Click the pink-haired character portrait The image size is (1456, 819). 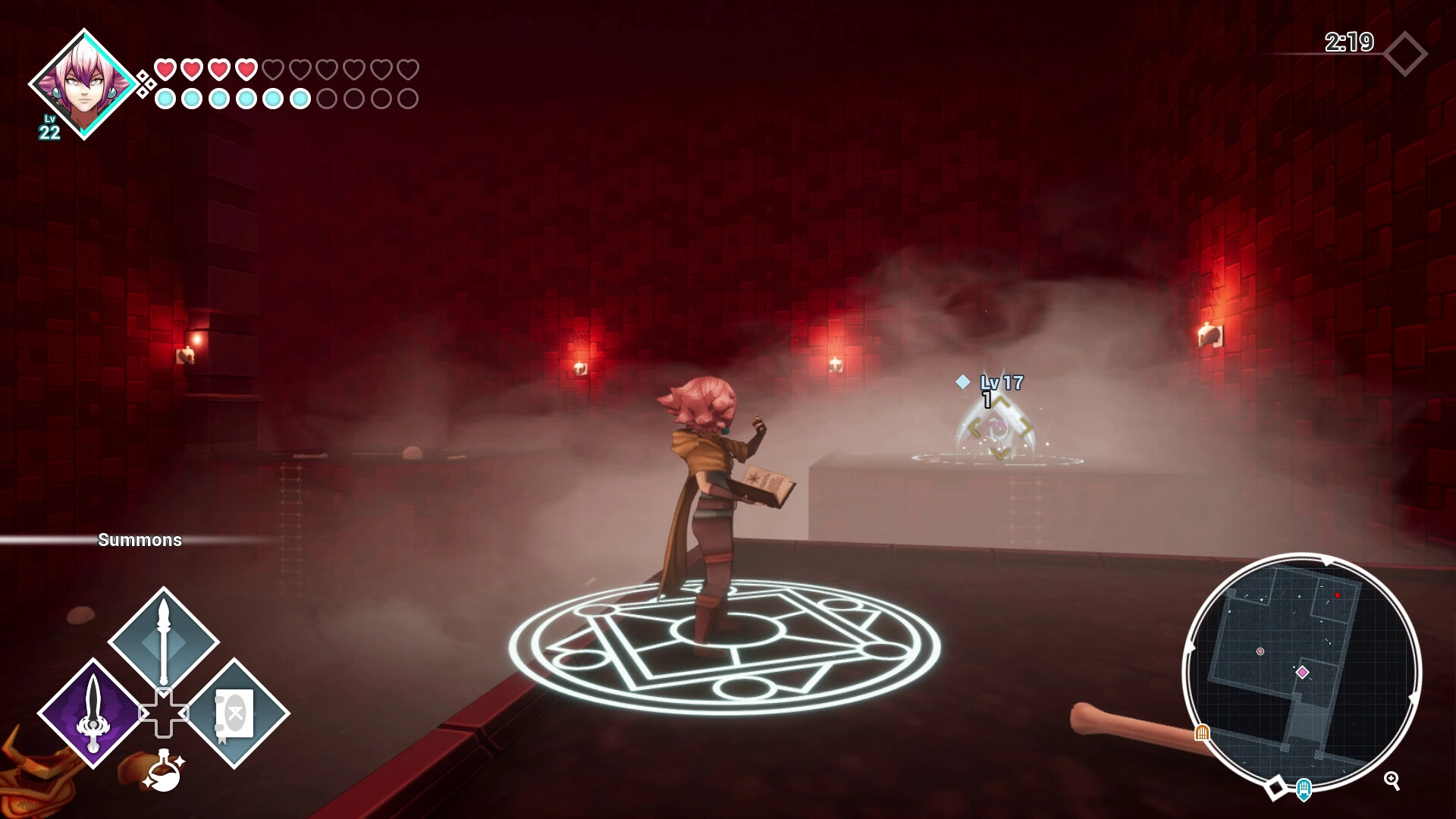[x=83, y=83]
